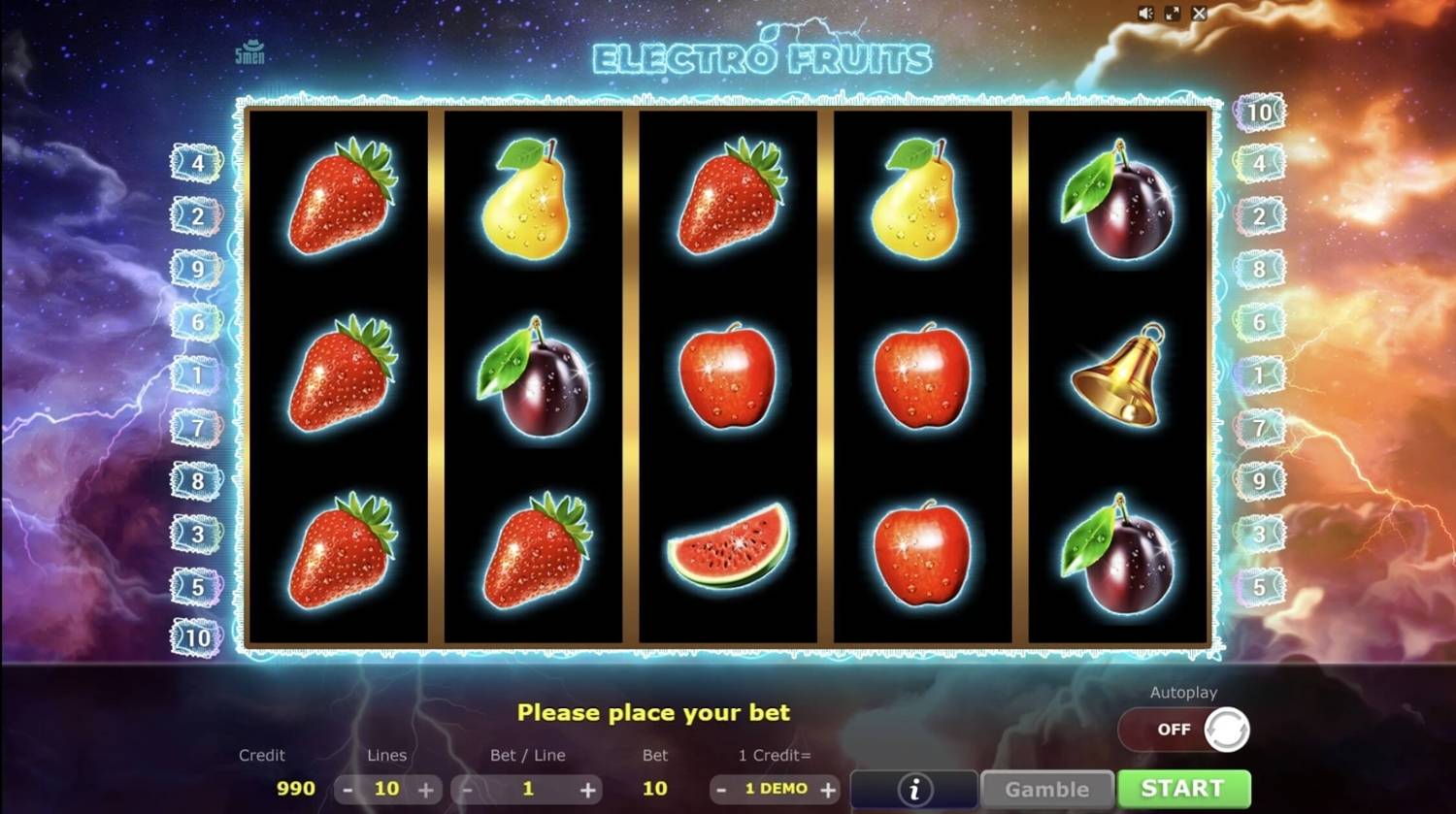
Task: Mute the game sound speaker icon
Action: coord(1146,13)
